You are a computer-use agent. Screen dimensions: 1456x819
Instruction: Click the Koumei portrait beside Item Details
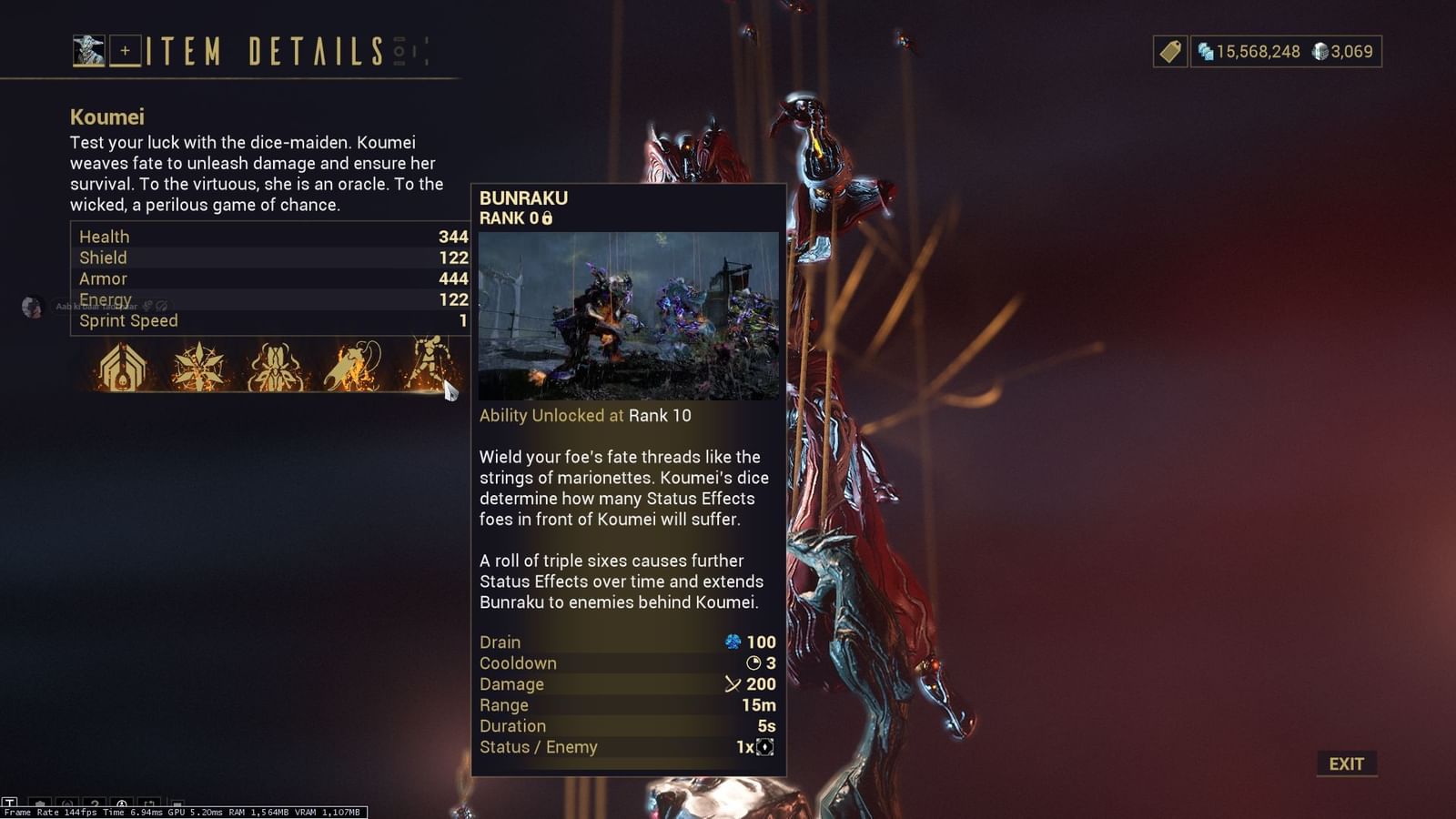[88, 52]
